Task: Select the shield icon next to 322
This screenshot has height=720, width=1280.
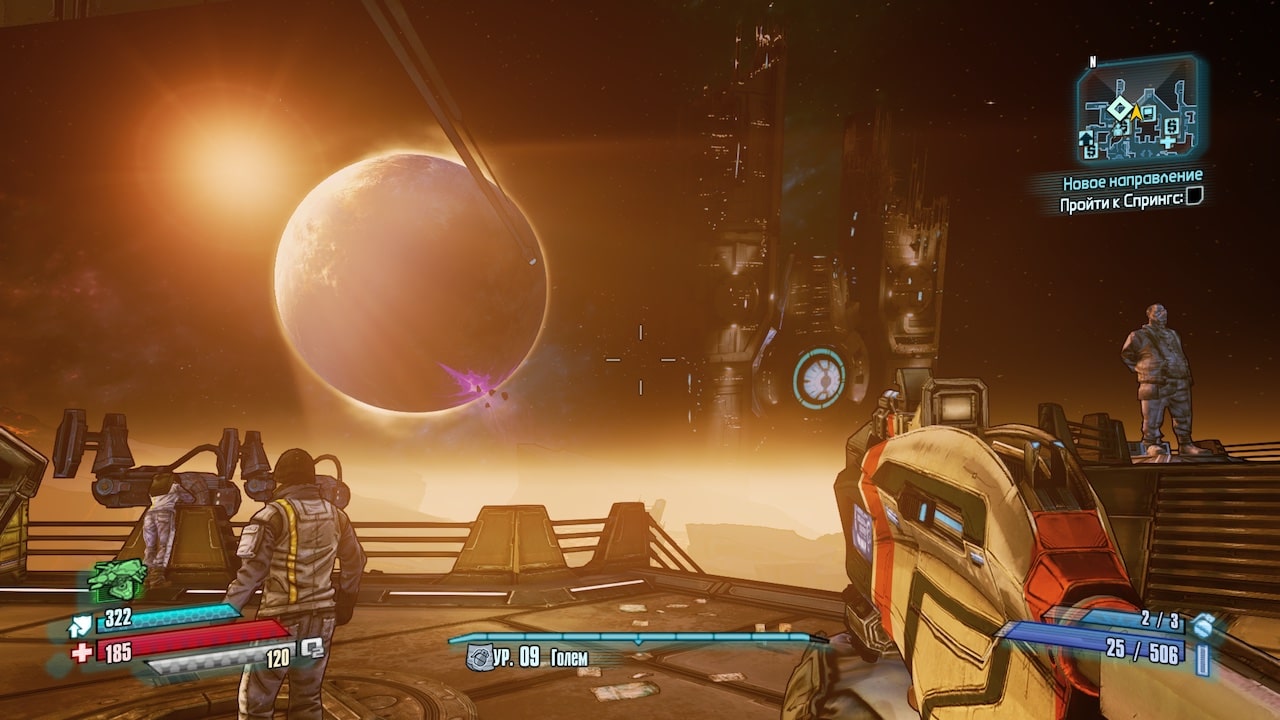Action: pos(81,623)
